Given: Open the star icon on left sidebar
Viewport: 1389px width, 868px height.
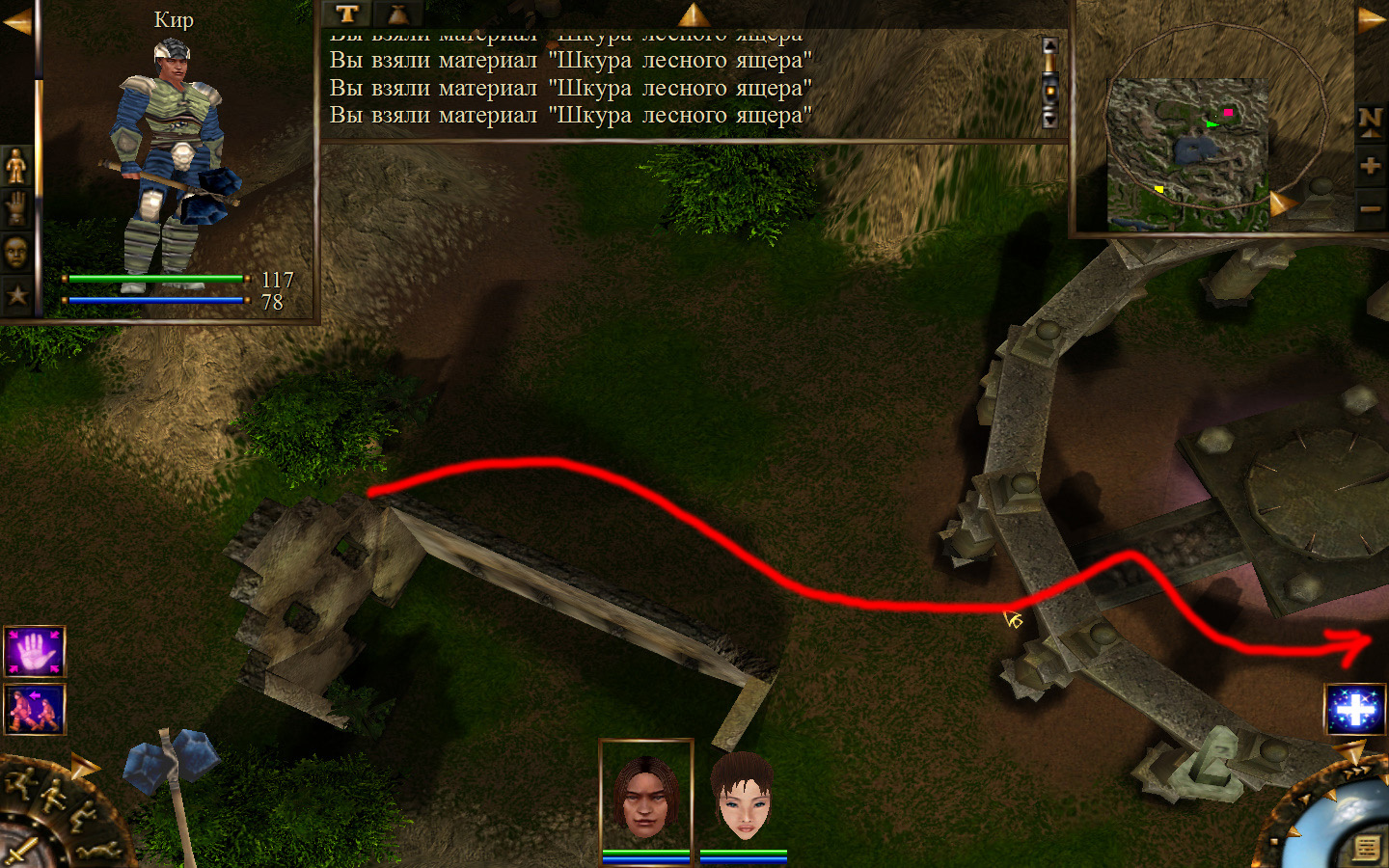Looking at the screenshot, I should tap(16, 295).
